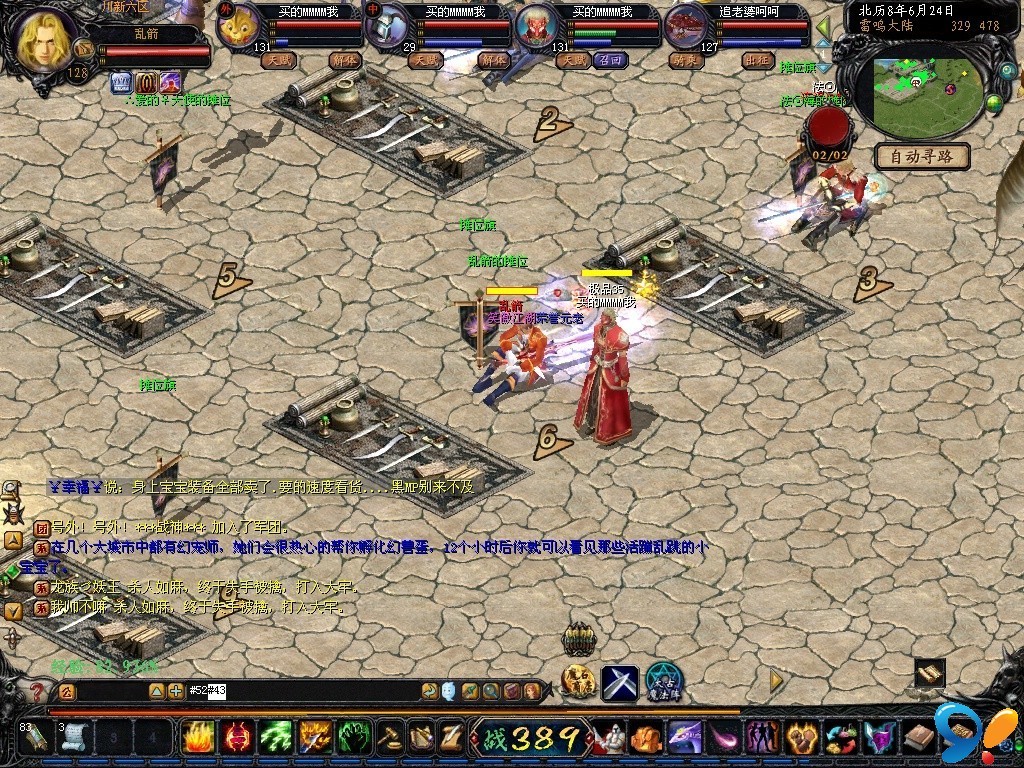
Task: Select the green glowing hand skill
Action: (354, 738)
